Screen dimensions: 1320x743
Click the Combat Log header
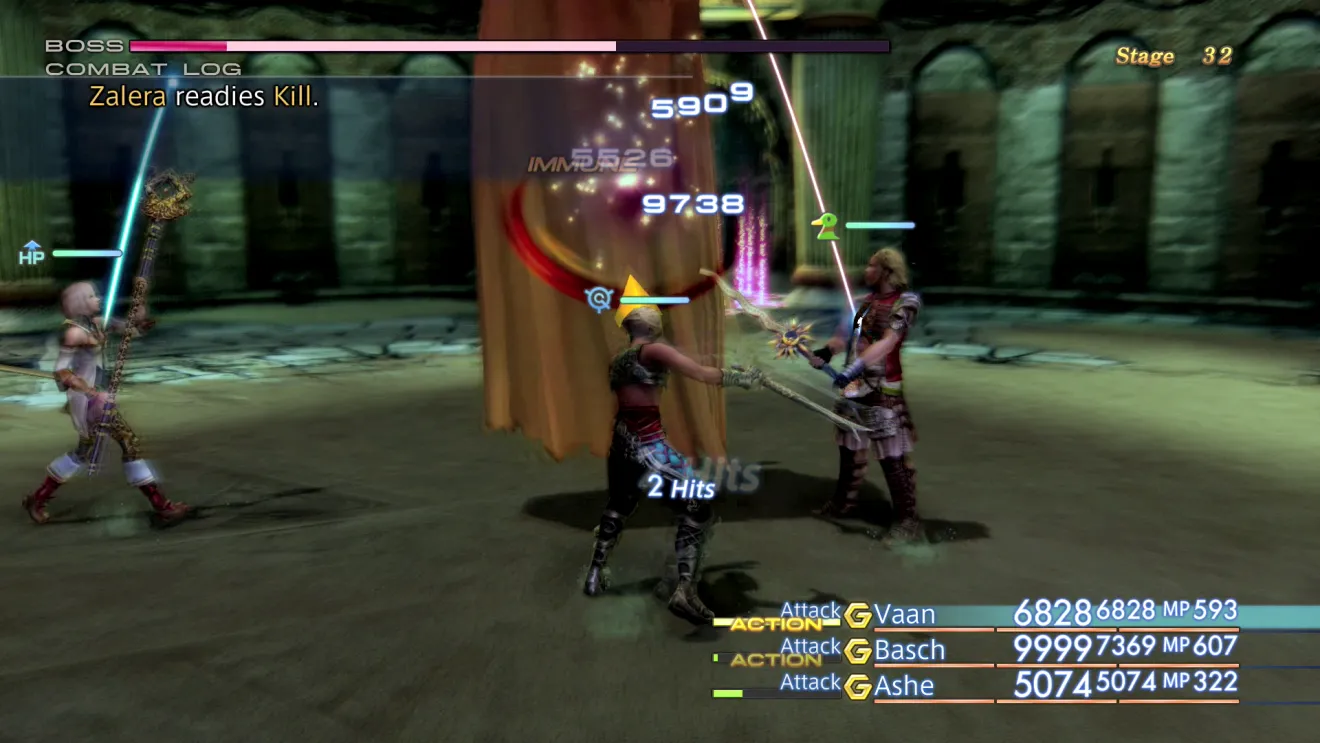pyautogui.click(x=143, y=69)
